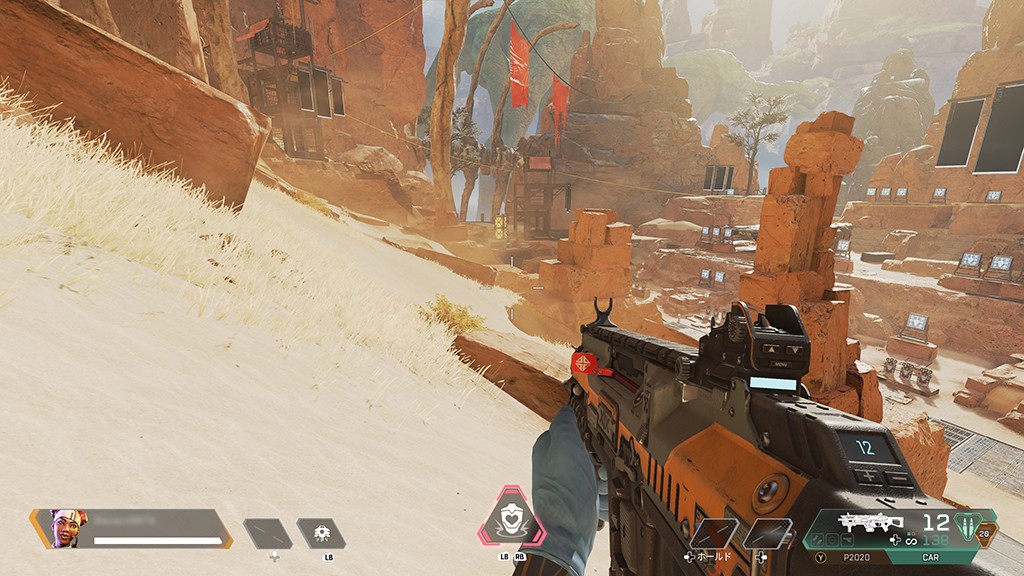
Task: Click the CAR weapon silhouette icon
Action: (868, 523)
